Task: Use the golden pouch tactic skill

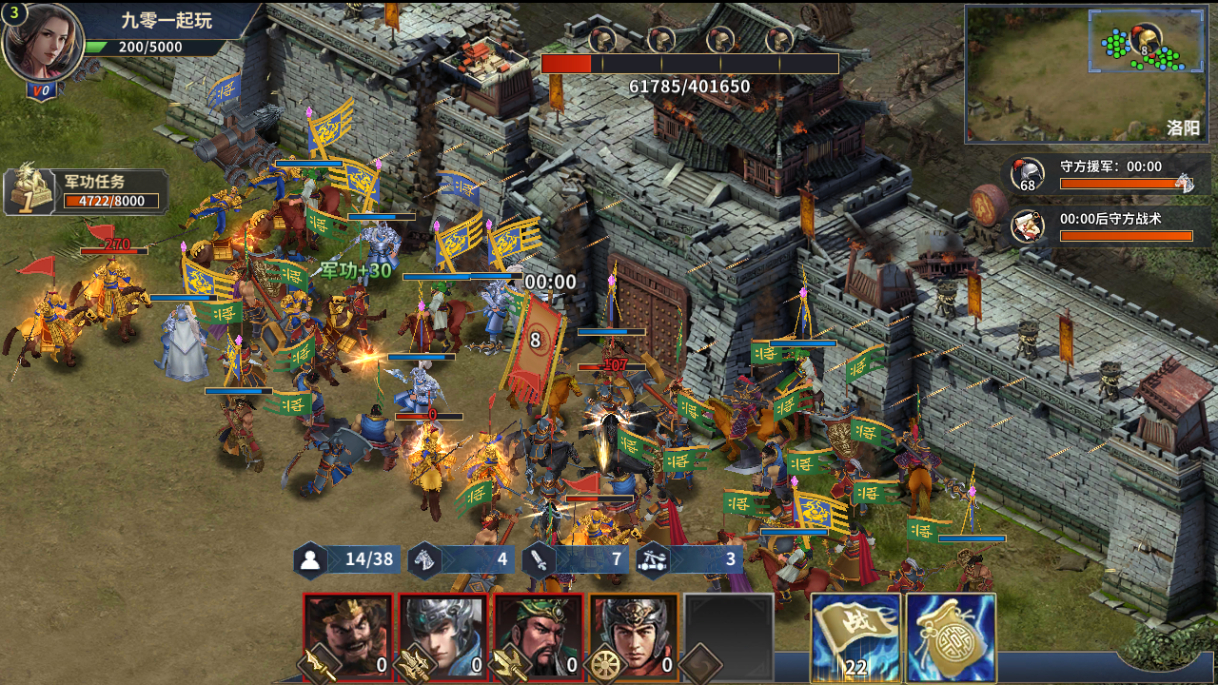Action: coord(951,637)
